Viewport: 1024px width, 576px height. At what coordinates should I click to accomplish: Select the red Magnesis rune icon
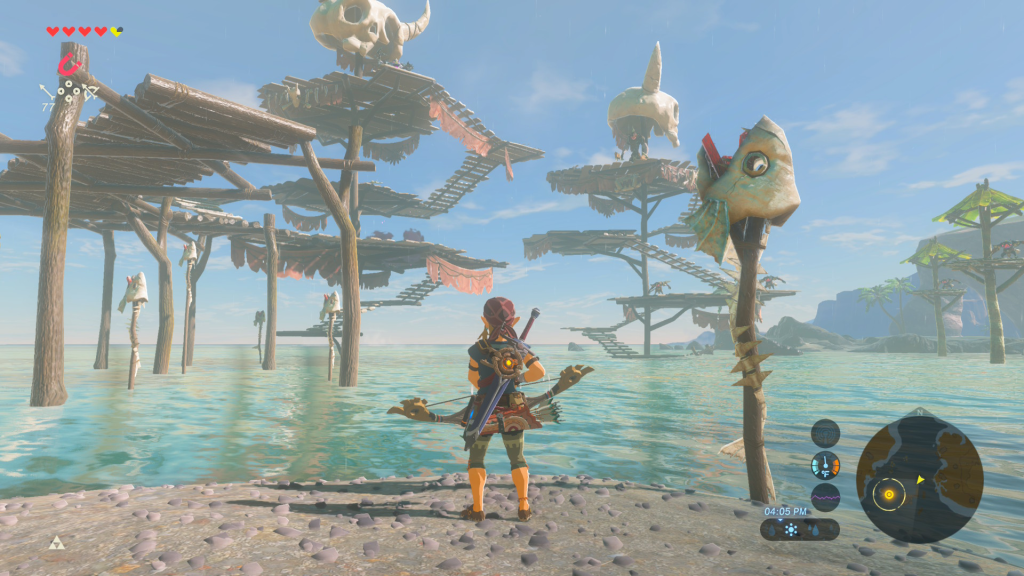point(69,66)
